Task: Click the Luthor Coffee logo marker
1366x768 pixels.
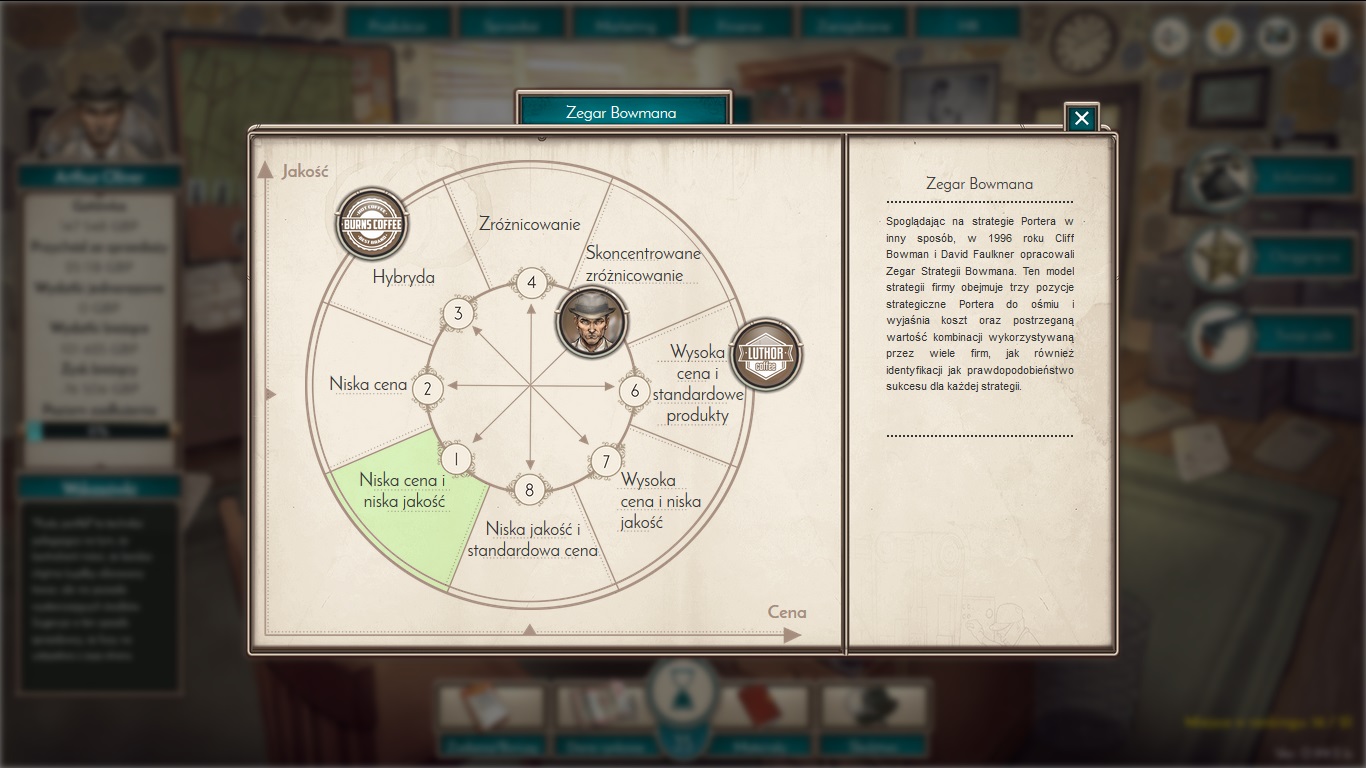Action: pos(766,354)
